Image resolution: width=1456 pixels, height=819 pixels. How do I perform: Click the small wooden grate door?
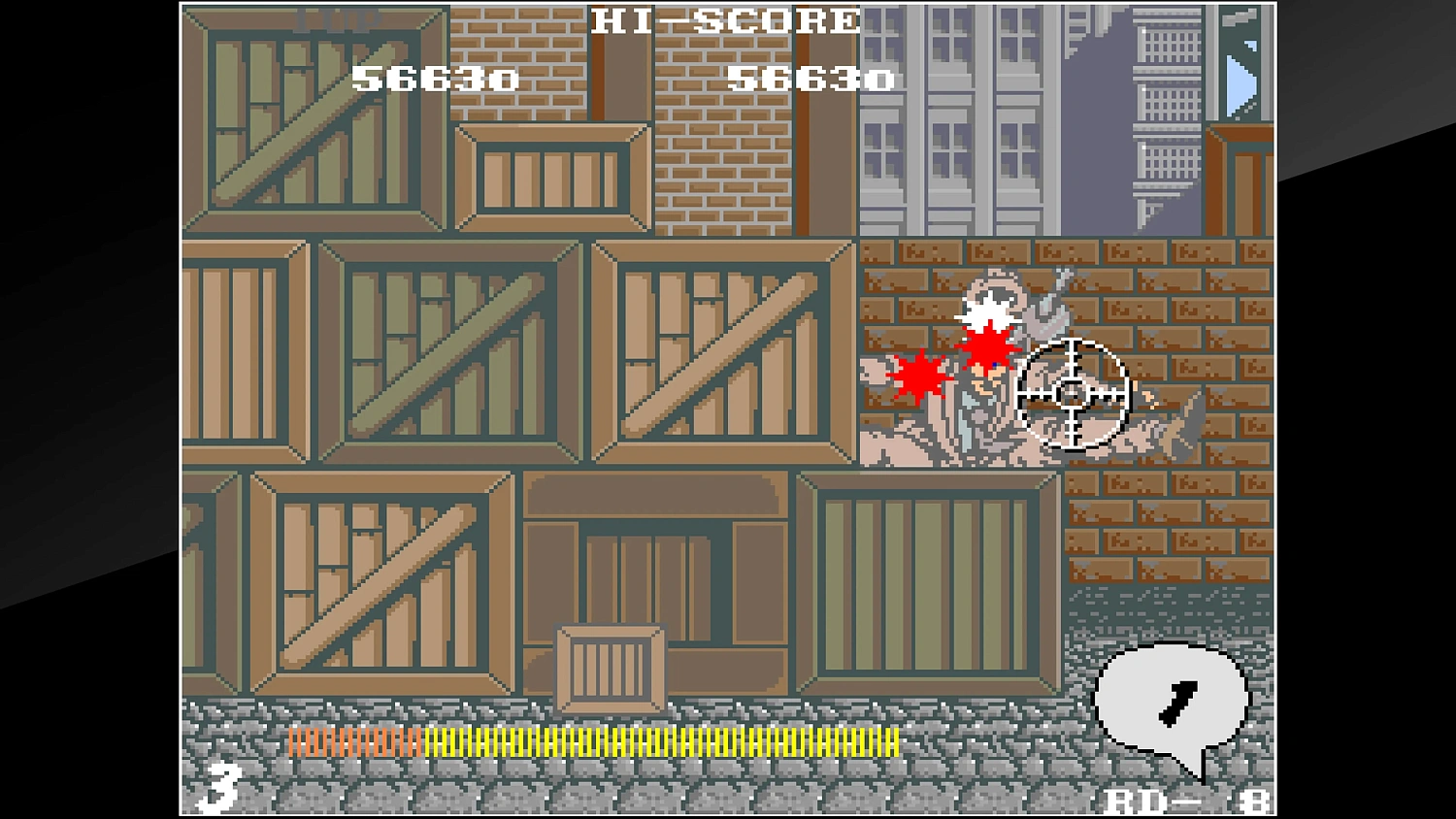click(608, 668)
